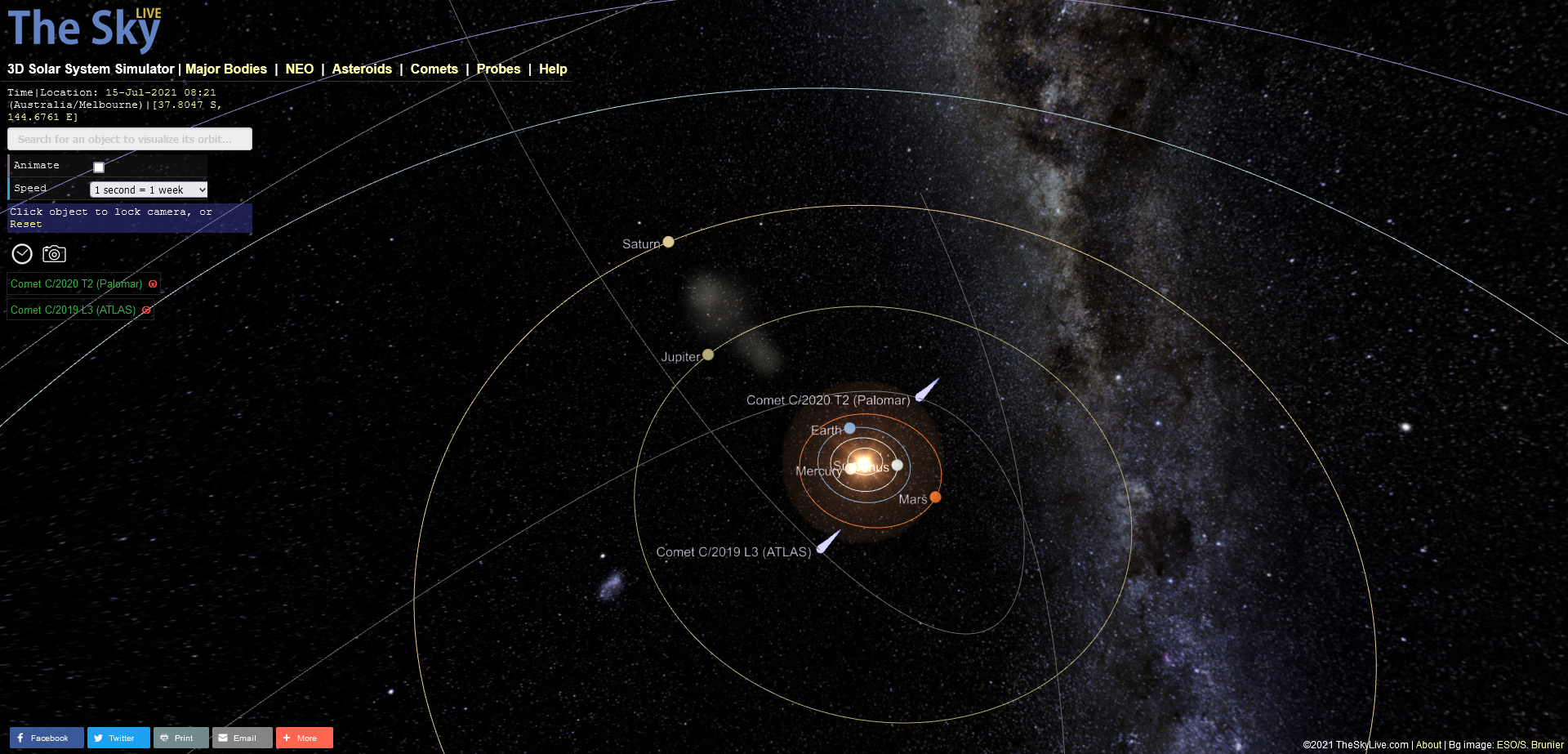
Task: Open the About link at bottom right
Action: 1428,744
